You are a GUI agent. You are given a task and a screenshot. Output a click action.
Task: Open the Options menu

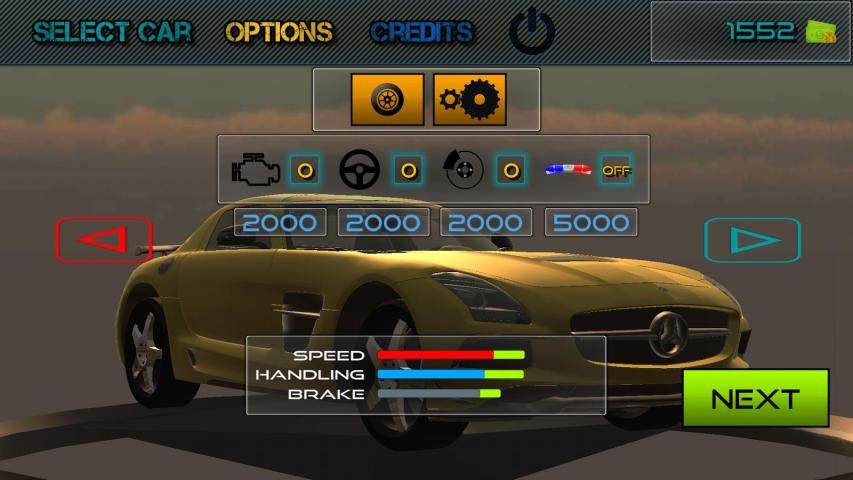click(x=279, y=32)
